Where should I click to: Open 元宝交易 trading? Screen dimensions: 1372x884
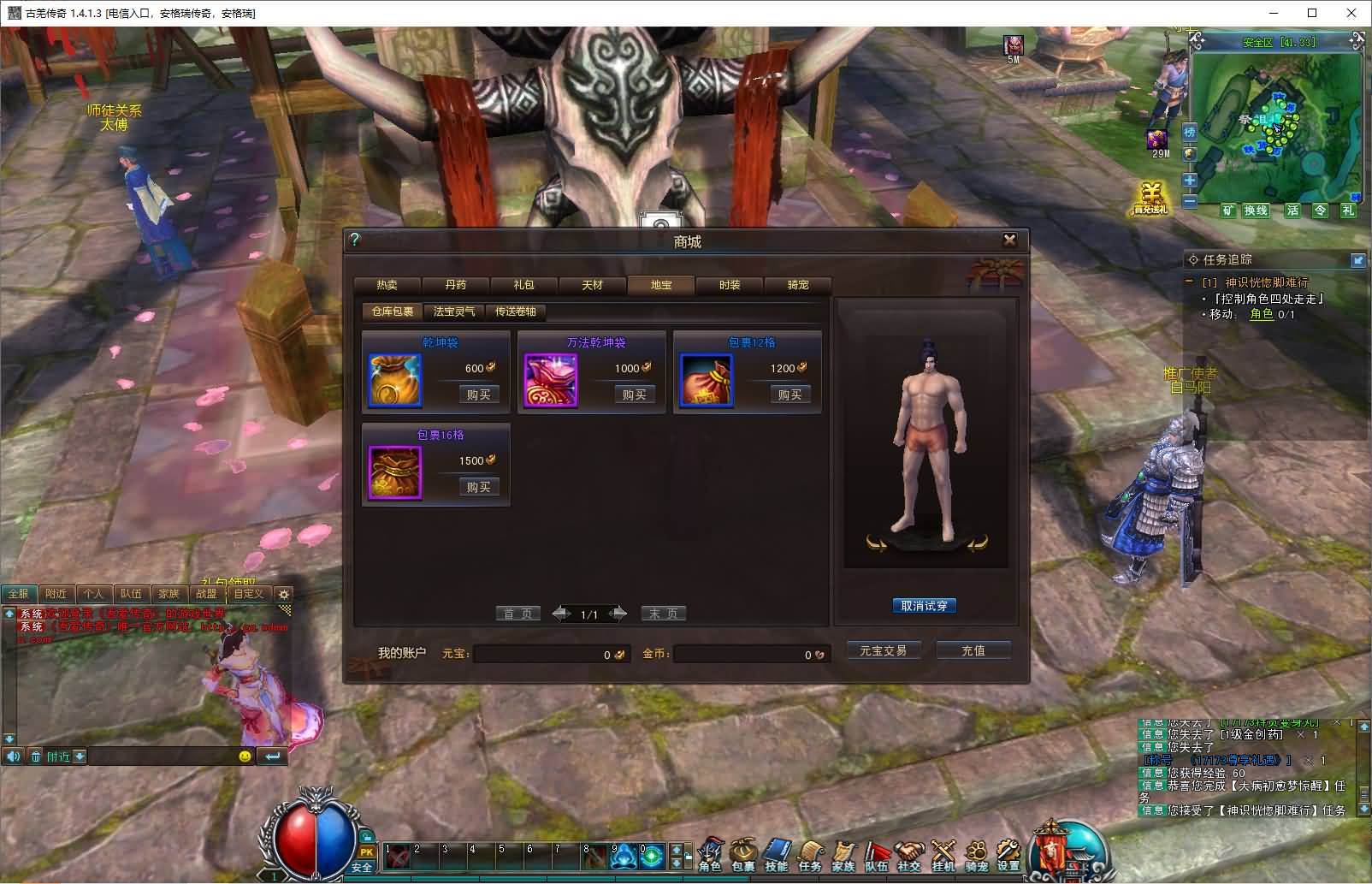pyautogui.click(x=883, y=651)
